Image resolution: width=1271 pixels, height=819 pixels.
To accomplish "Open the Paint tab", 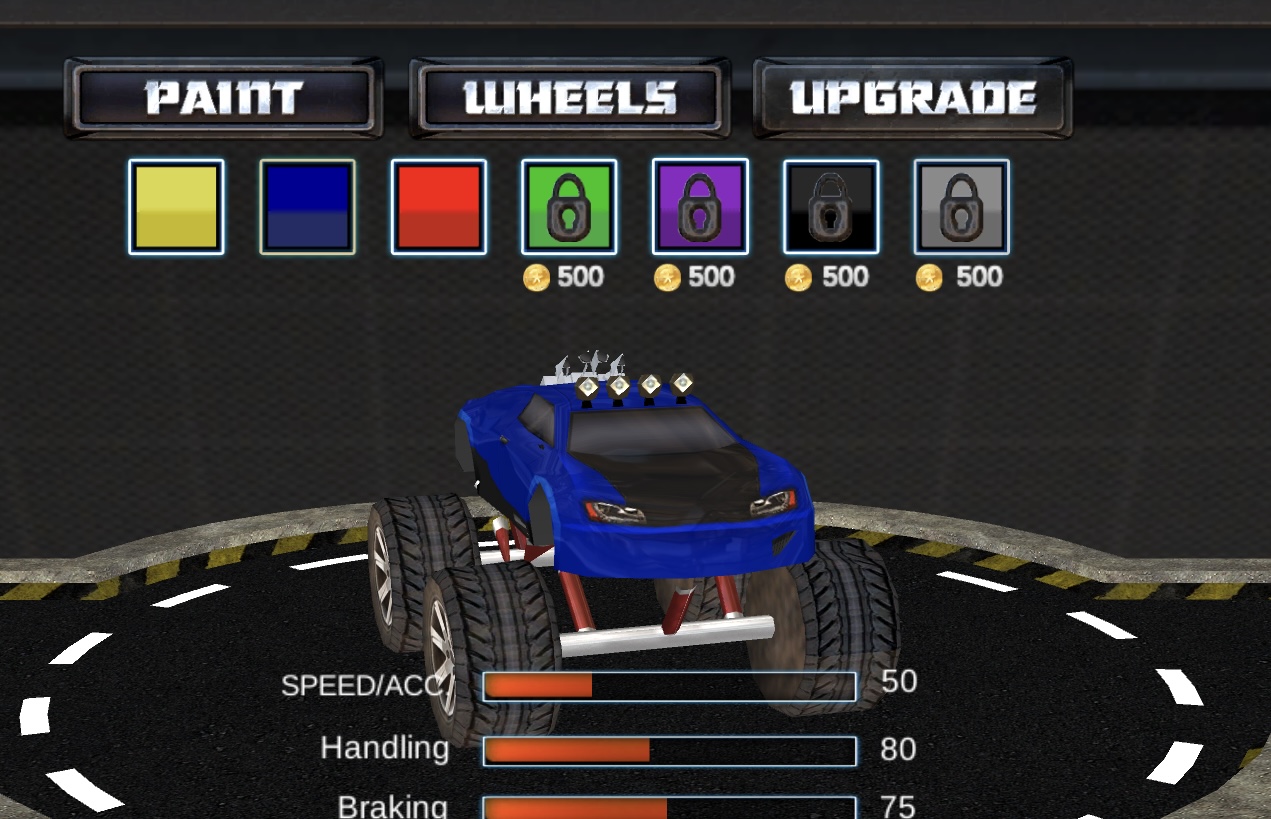I will point(224,98).
